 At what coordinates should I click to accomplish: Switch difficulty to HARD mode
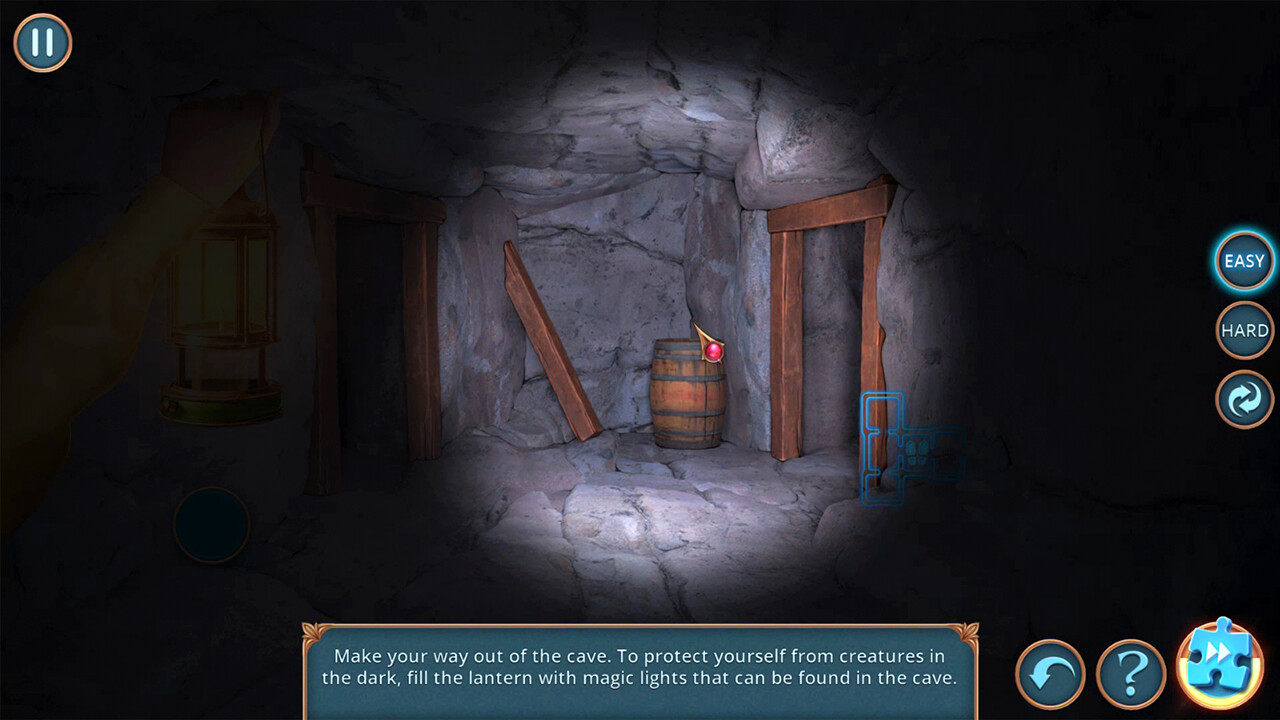pyautogui.click(x=1243, y=330)
